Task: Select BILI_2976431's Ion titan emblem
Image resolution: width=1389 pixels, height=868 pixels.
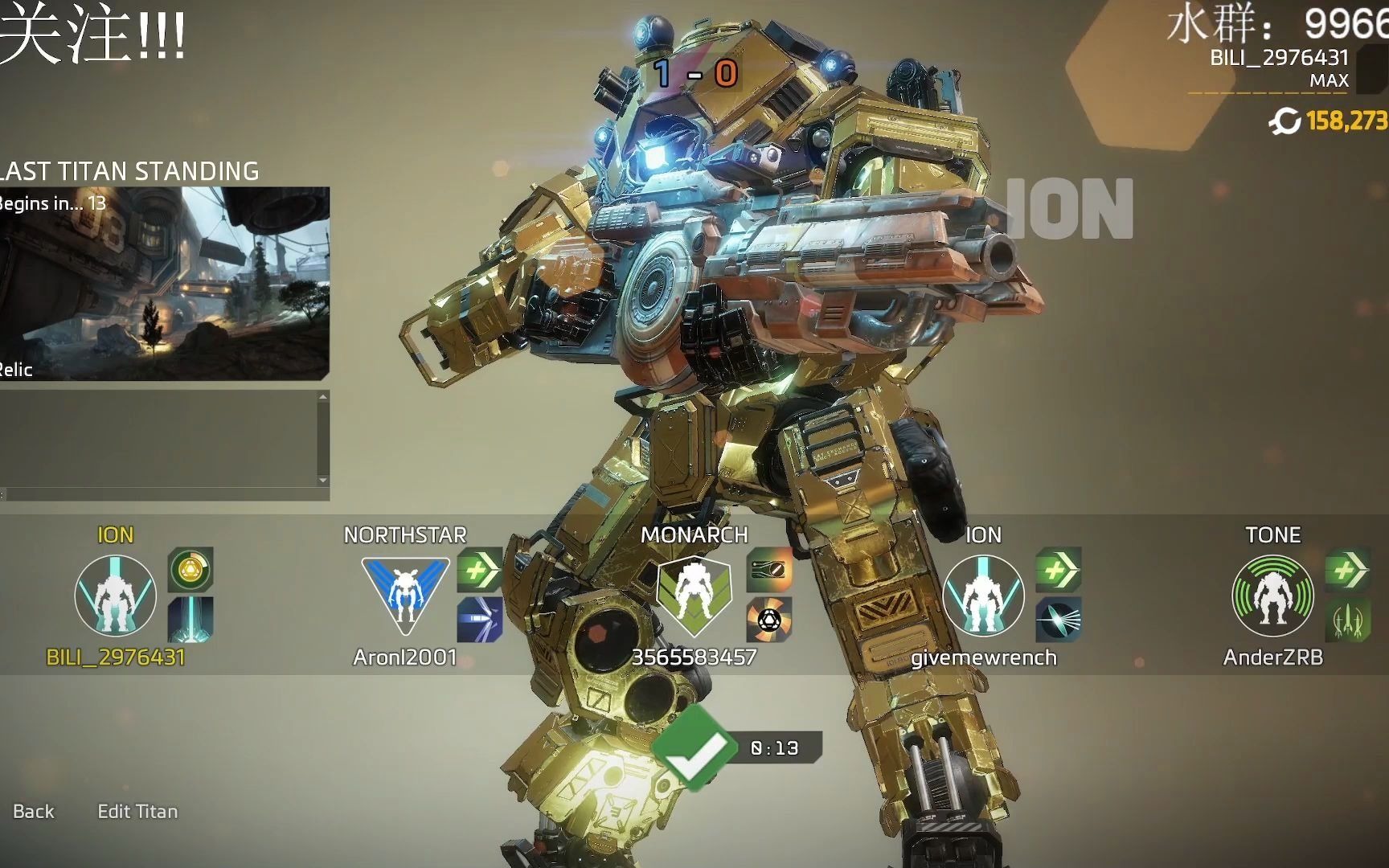Action: [x=115, y=596]
